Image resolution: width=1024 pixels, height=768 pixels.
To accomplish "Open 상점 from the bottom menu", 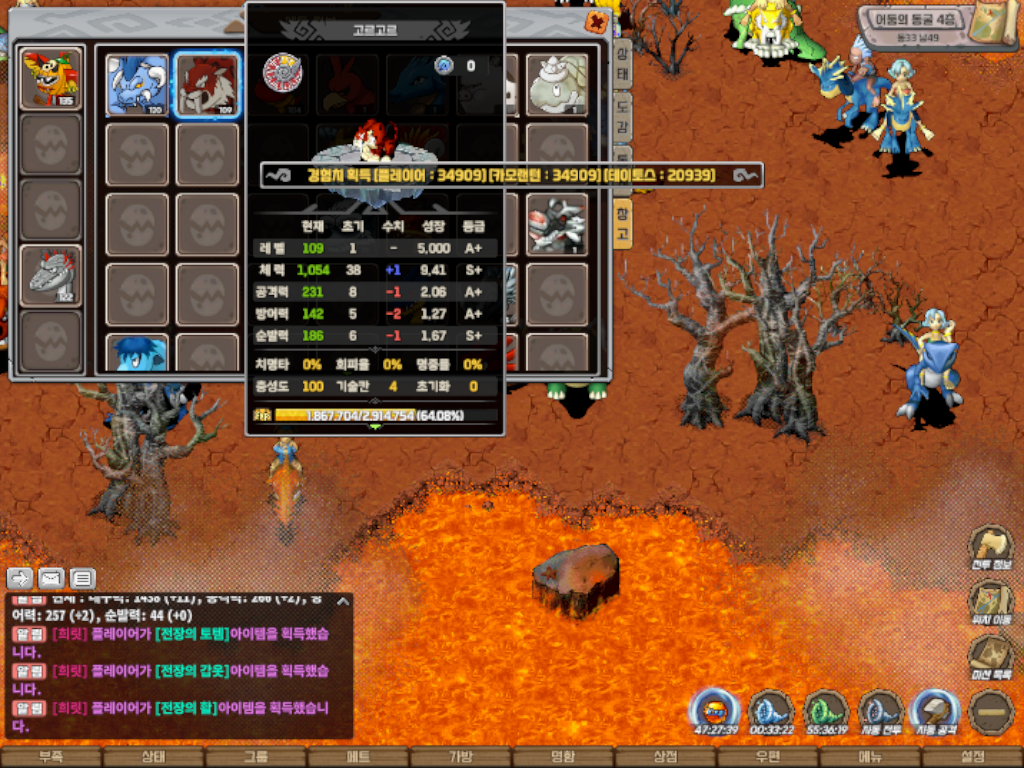I will 665,757.
